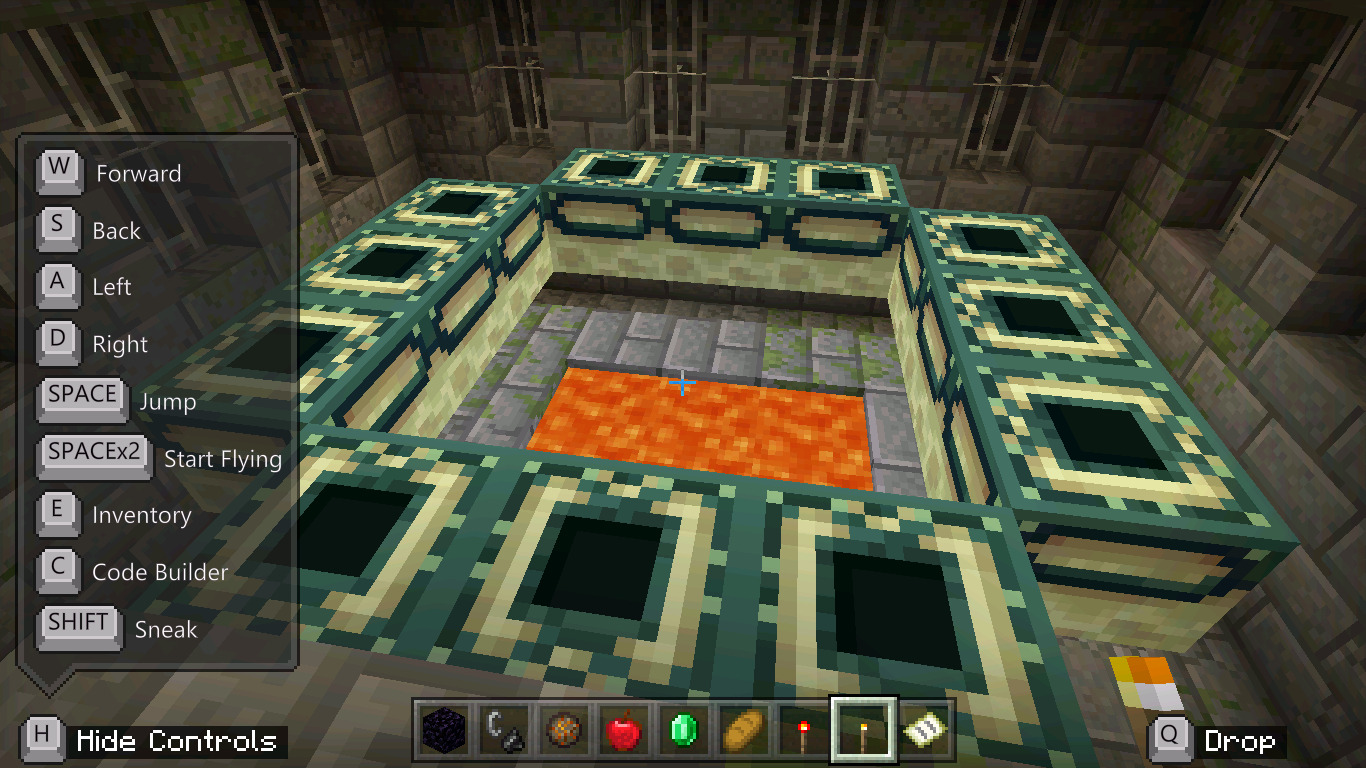The height and width of the screenshot is (768, 1366).
Task: Select the bread loaf slot
Action: pyautogui.click(x=741, y=731)
